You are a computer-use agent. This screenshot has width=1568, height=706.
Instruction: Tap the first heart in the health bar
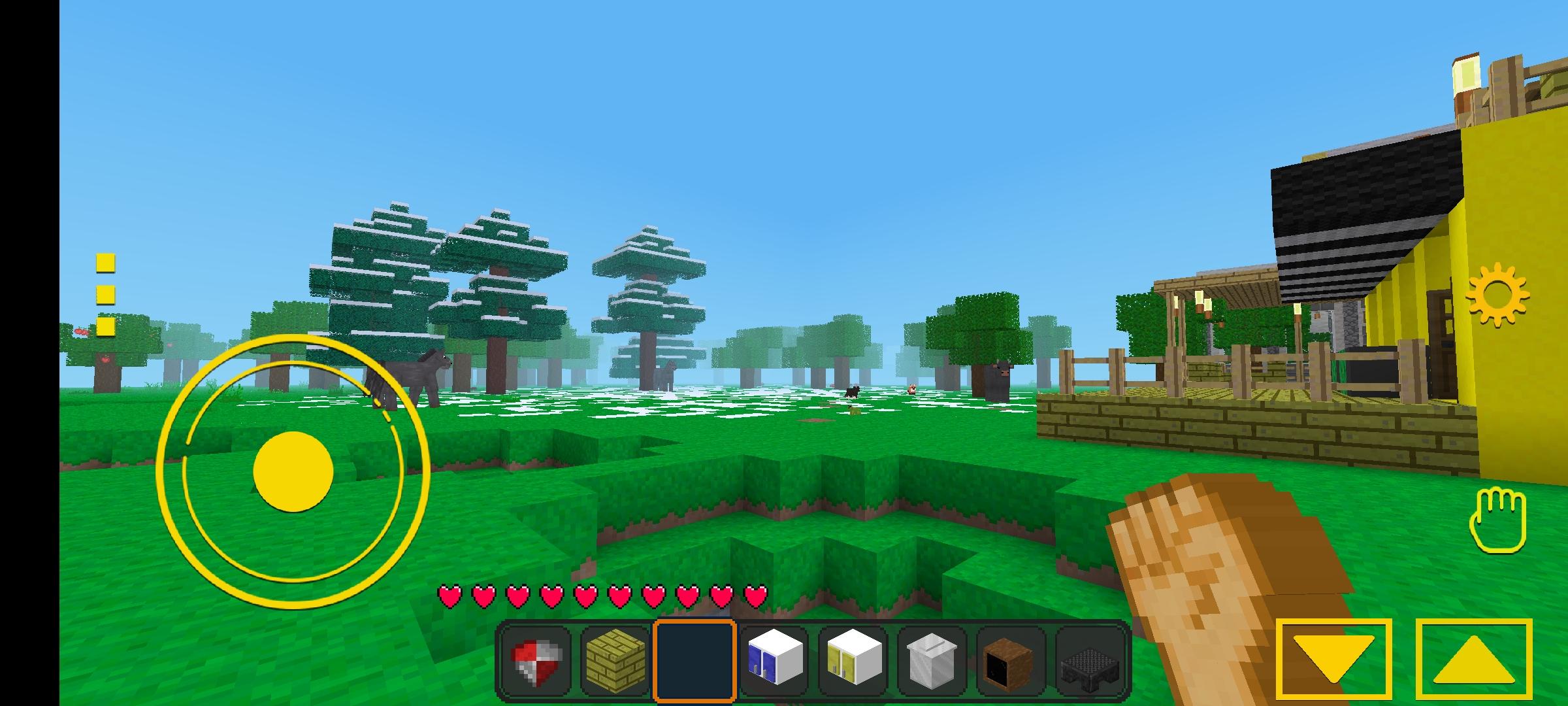point(448,596)
